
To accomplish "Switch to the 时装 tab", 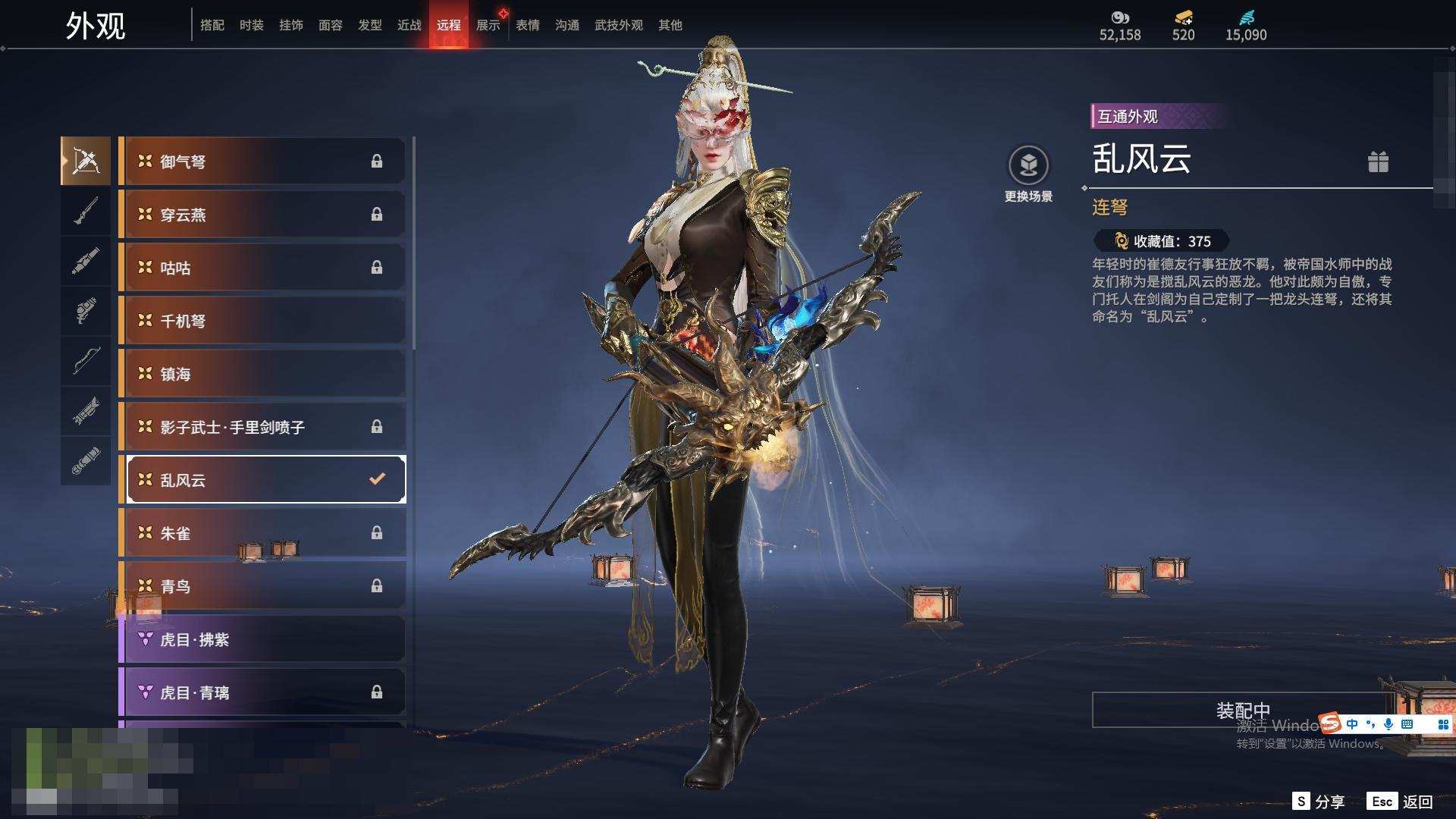I will pyautogui.click(x=251, y=25).
